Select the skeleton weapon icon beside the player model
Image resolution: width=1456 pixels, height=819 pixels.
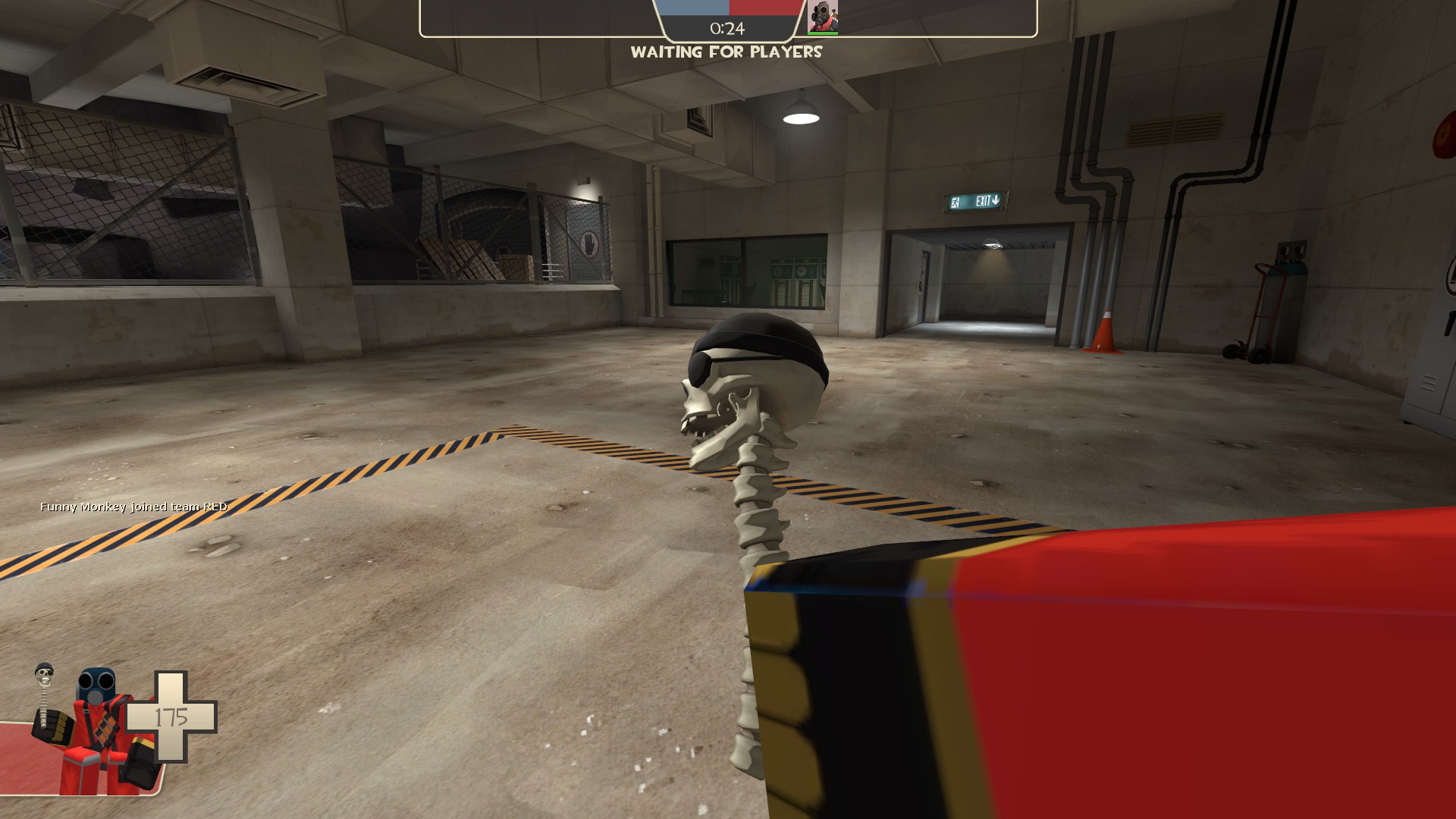[44, 698]
